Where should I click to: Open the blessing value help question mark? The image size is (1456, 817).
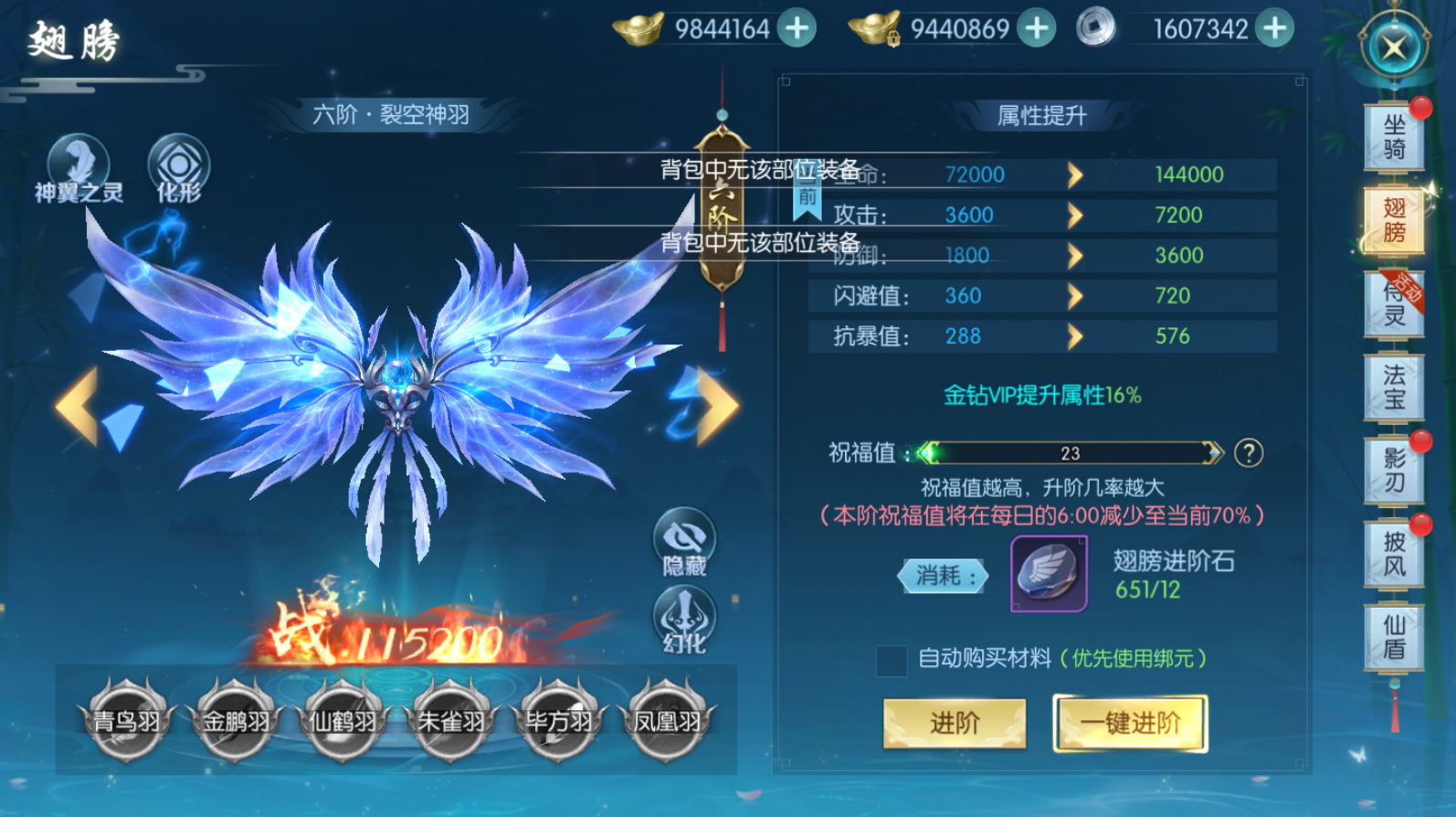(1249, 453)
